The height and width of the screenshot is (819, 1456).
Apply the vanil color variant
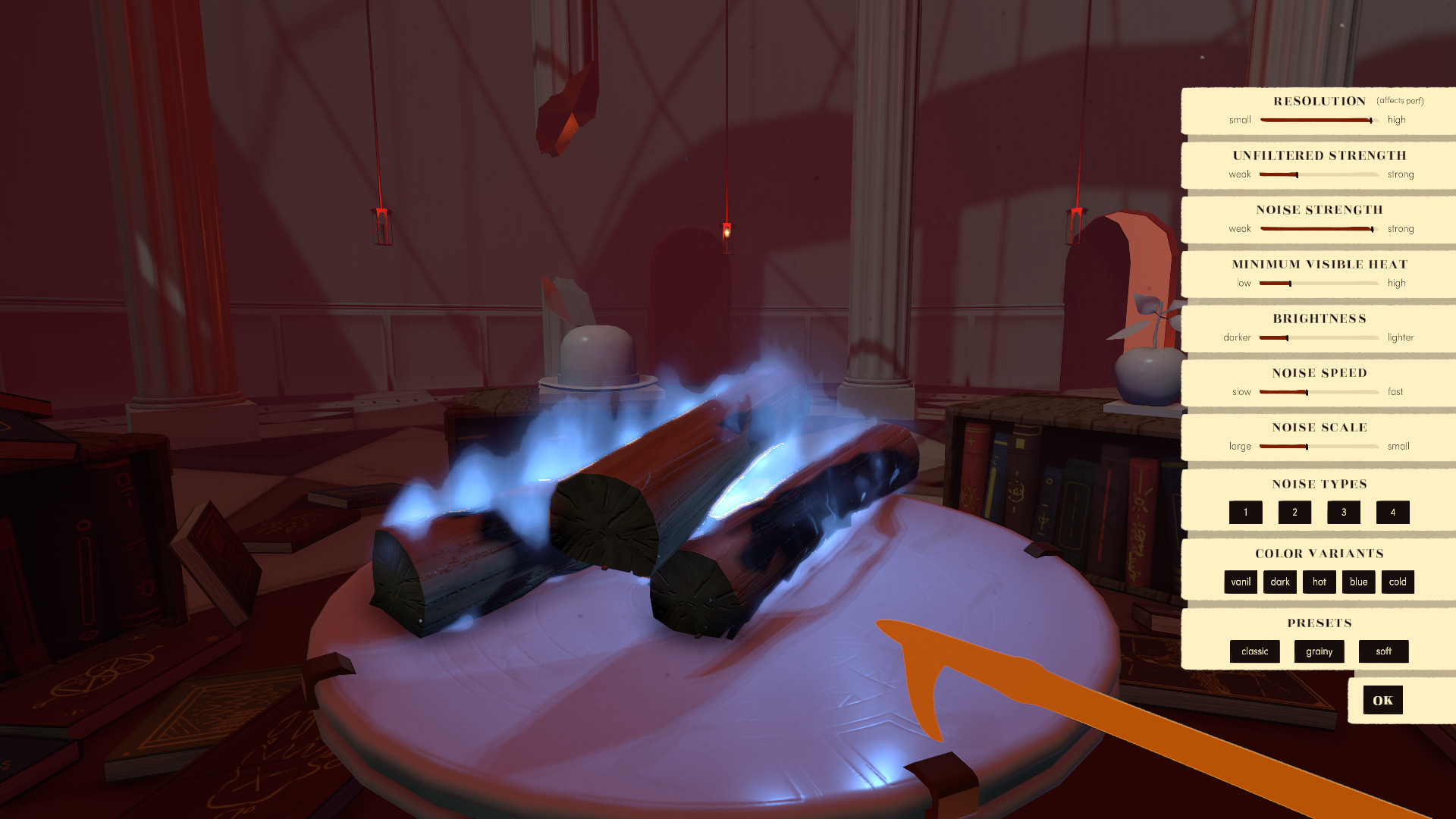tap(1241, 582)
